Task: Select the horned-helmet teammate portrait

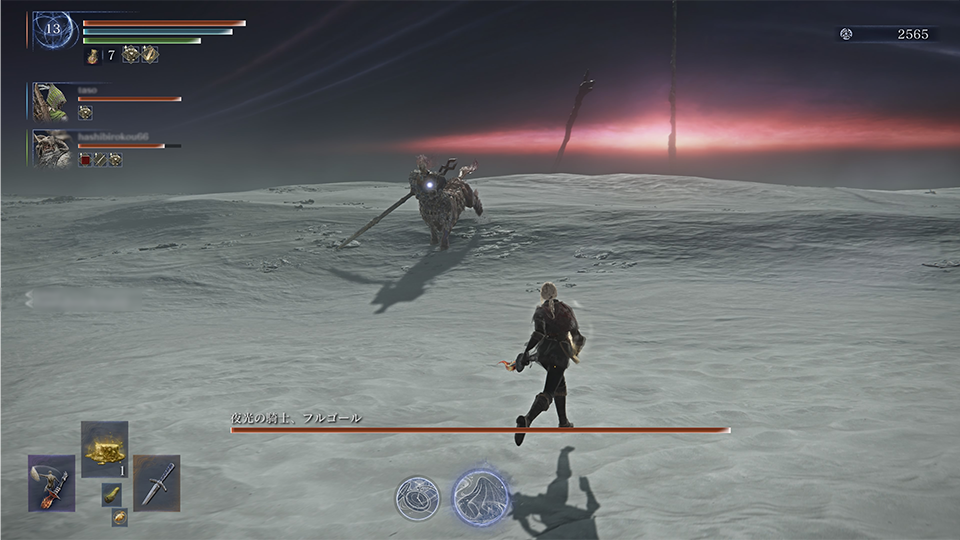Action: click(x=51, y=148)
